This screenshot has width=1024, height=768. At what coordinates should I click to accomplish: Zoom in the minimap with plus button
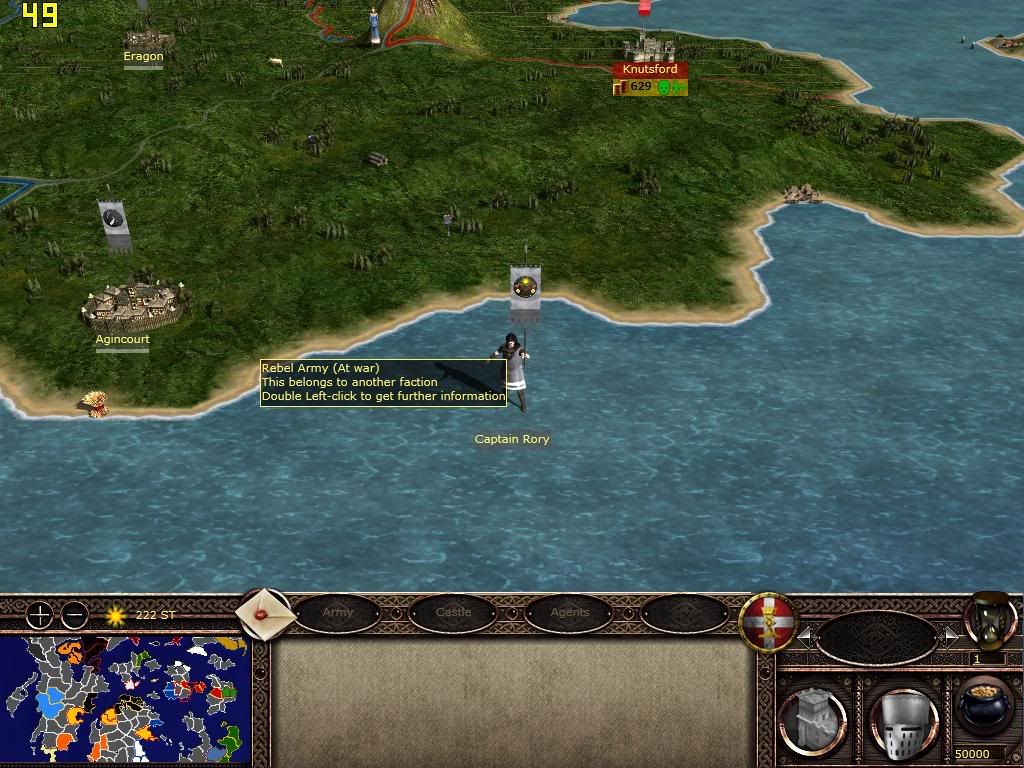[x=39, y=615]
